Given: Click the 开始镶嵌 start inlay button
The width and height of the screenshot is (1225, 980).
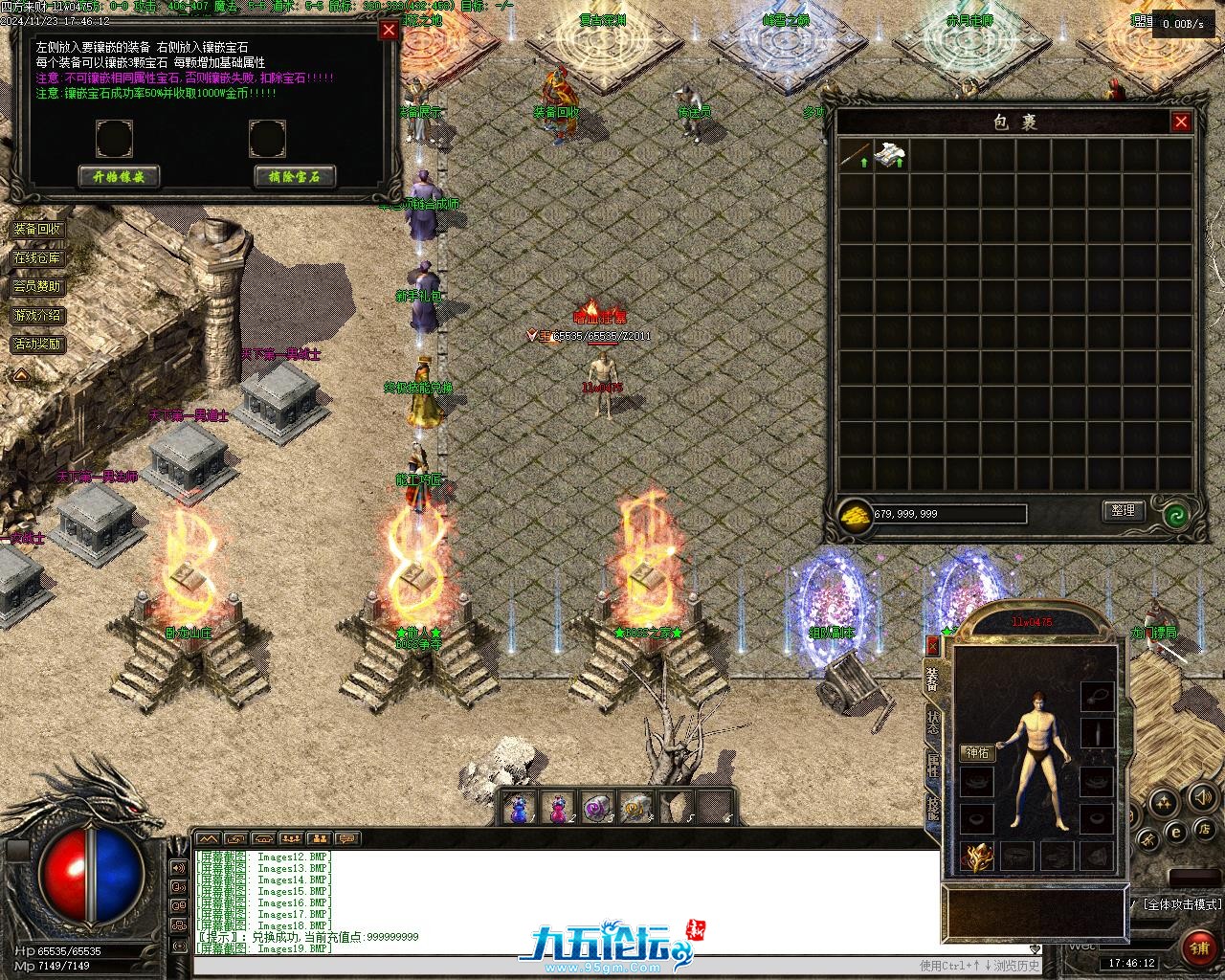Looking at the screenshot, I should [x=119, y=176].
